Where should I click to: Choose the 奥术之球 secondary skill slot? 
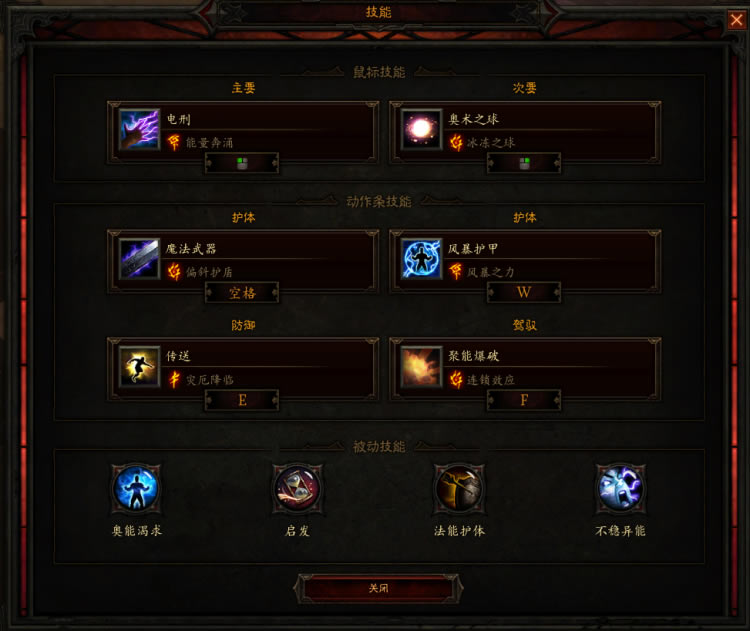coord(525,129)
